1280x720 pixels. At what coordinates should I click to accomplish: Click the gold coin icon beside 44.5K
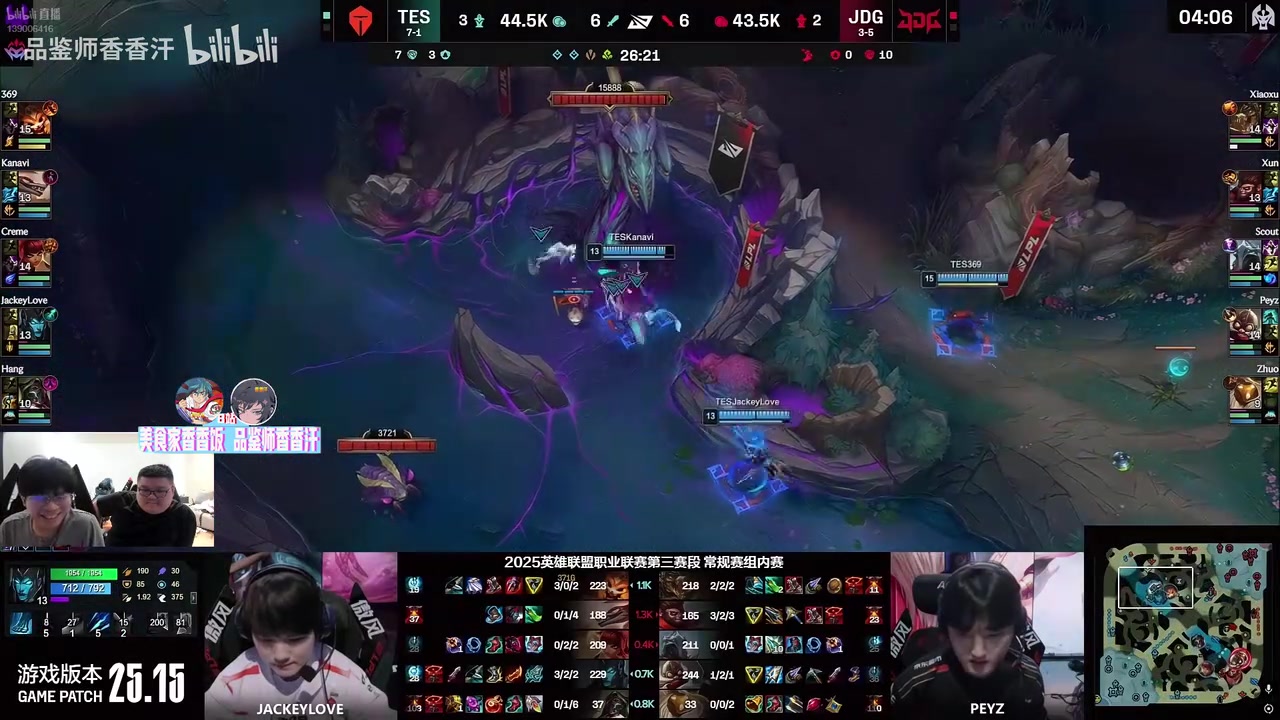560,20
